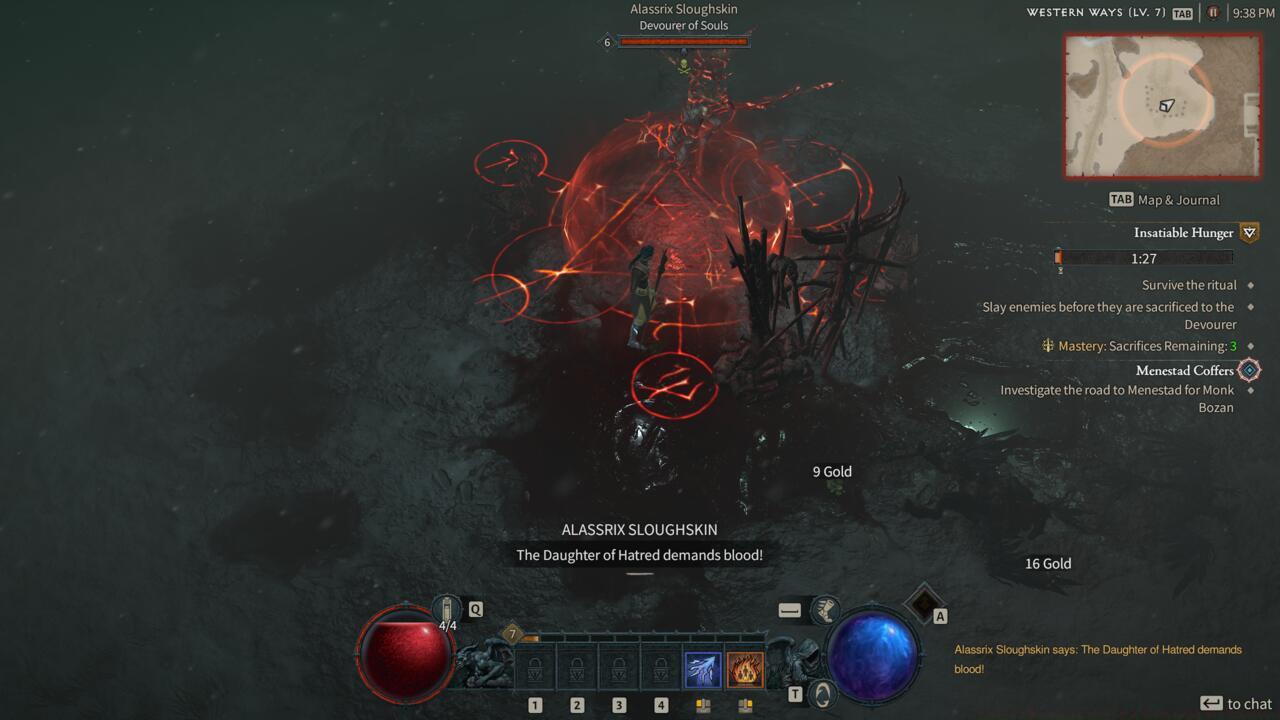Open Map & Journal via the TAB label
The height and width of the screenshot is (720, 1280).
coord(1120,199)
